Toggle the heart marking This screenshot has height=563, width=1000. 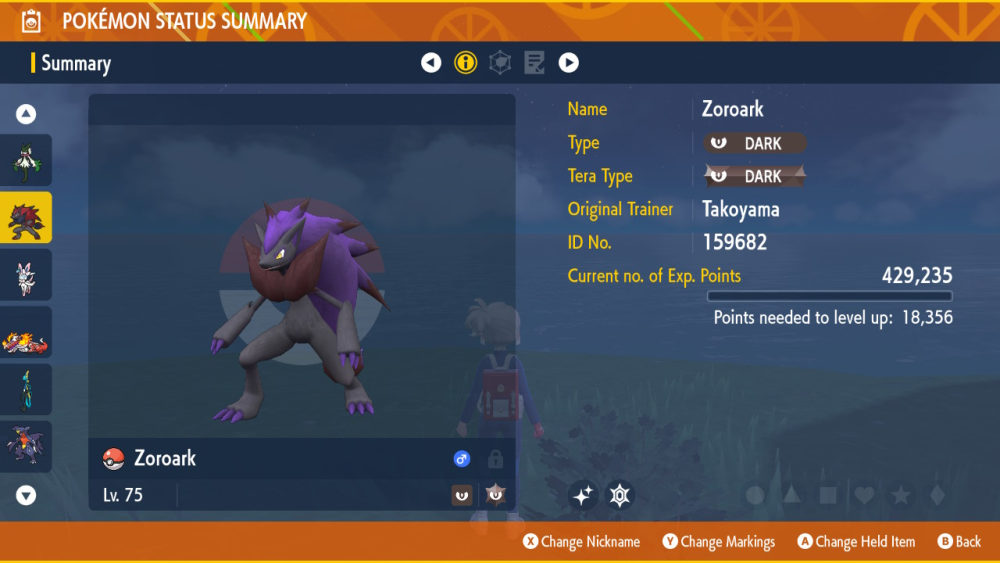tap(864, 495)
